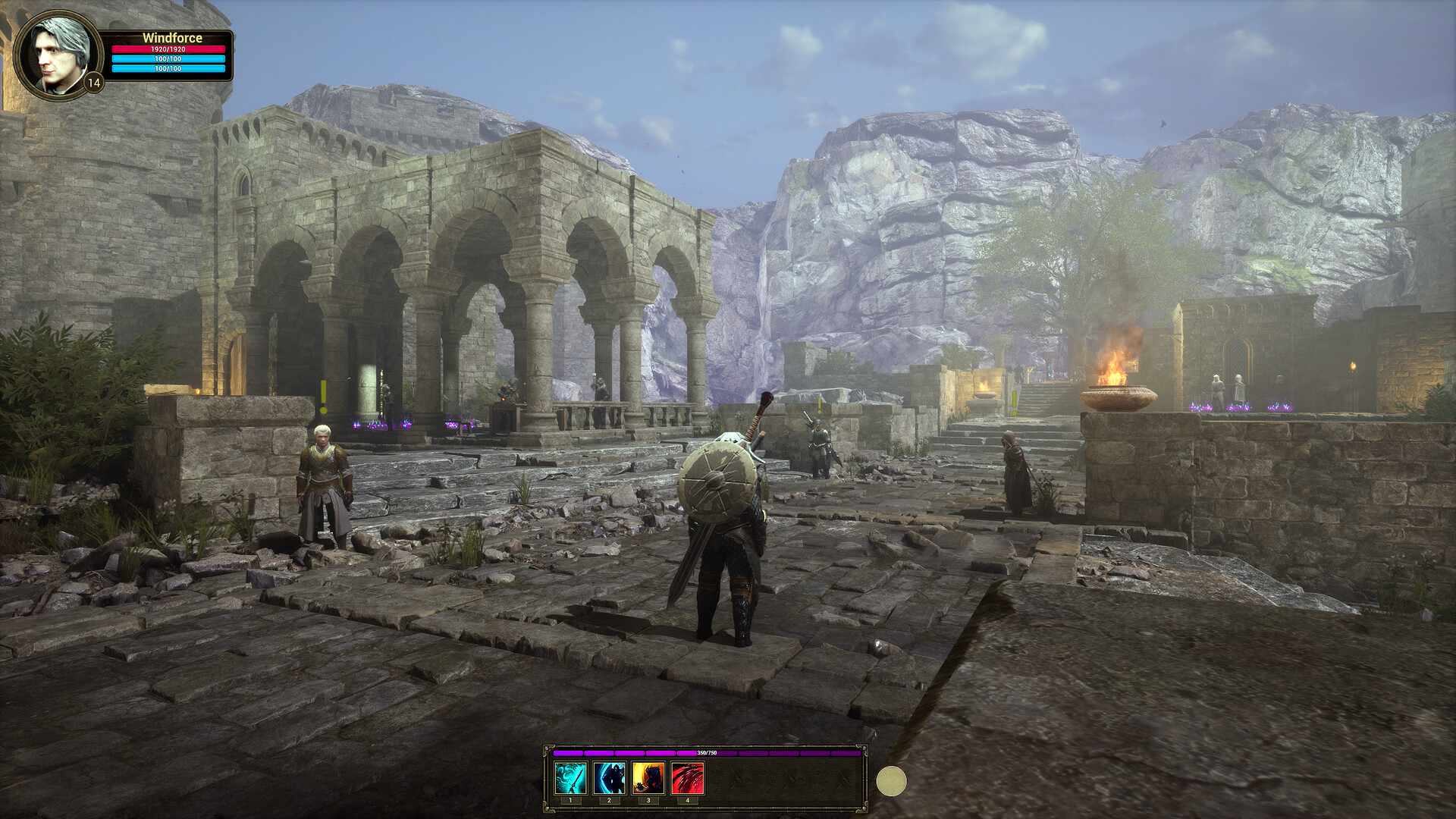Use the blue shielded warrior ability
This screenshot has height=819, width=1456.
(610, 778)
